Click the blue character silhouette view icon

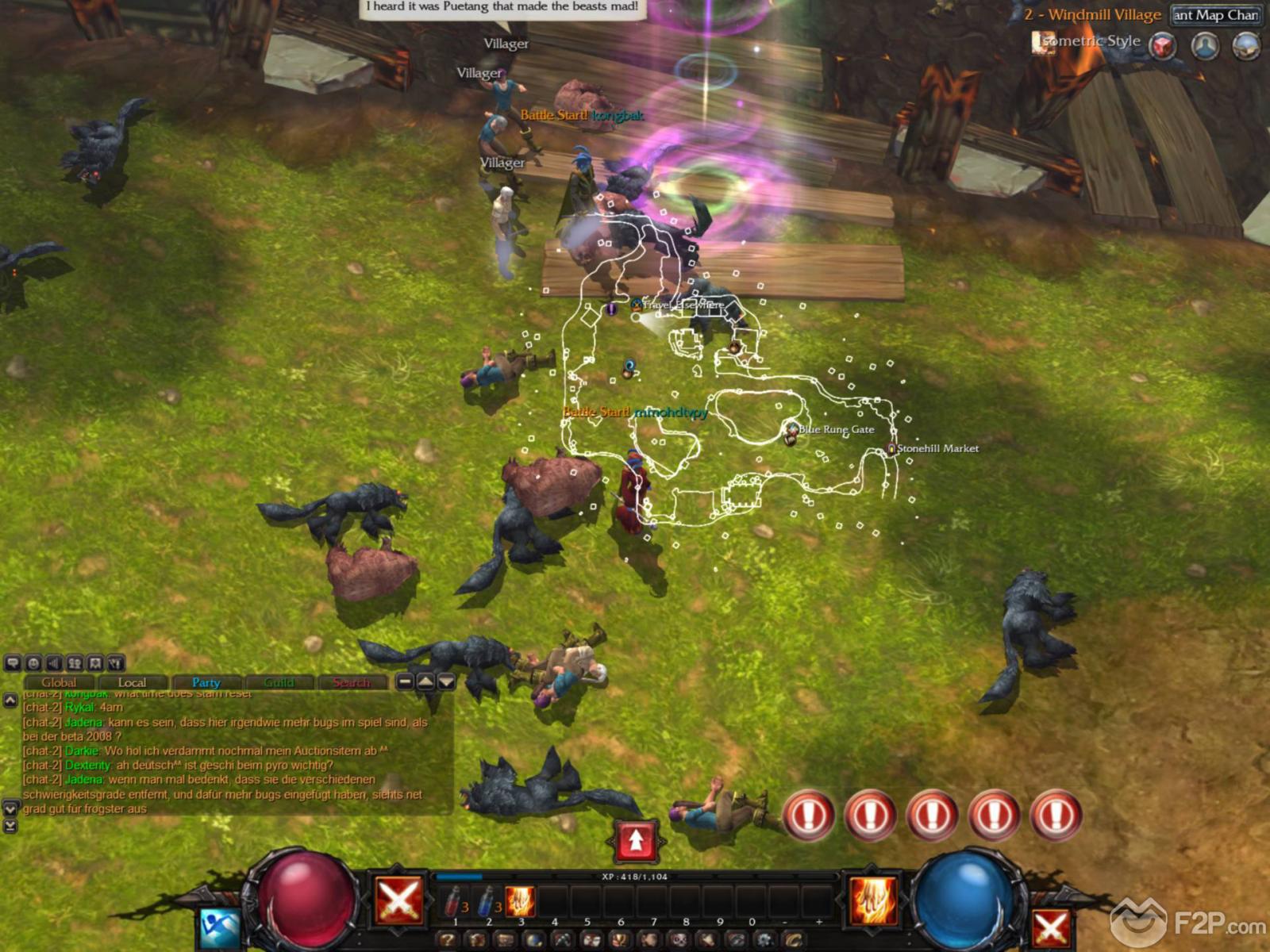1205,45
